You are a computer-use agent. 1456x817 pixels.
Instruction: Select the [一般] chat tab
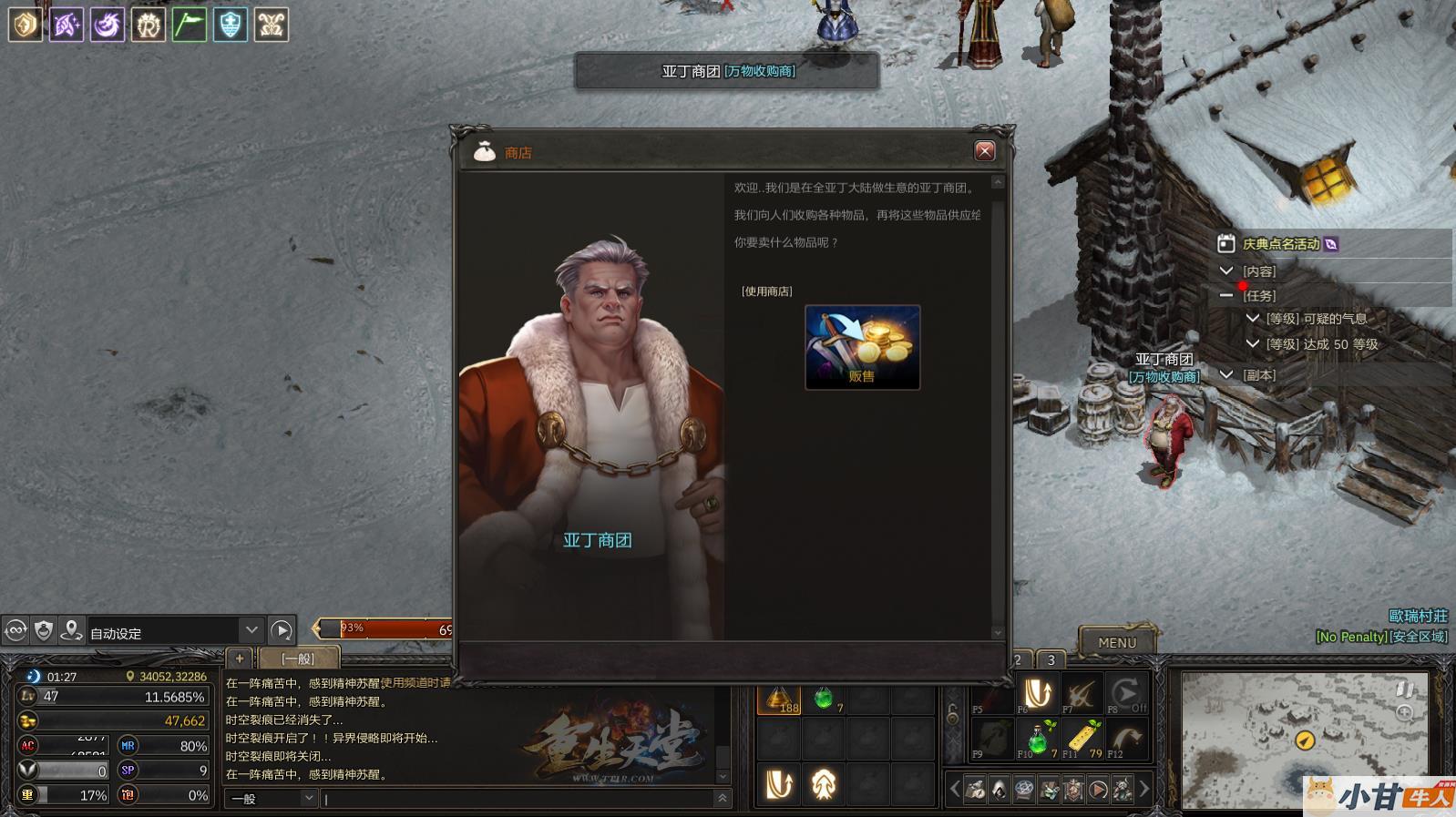pos(299,658)
